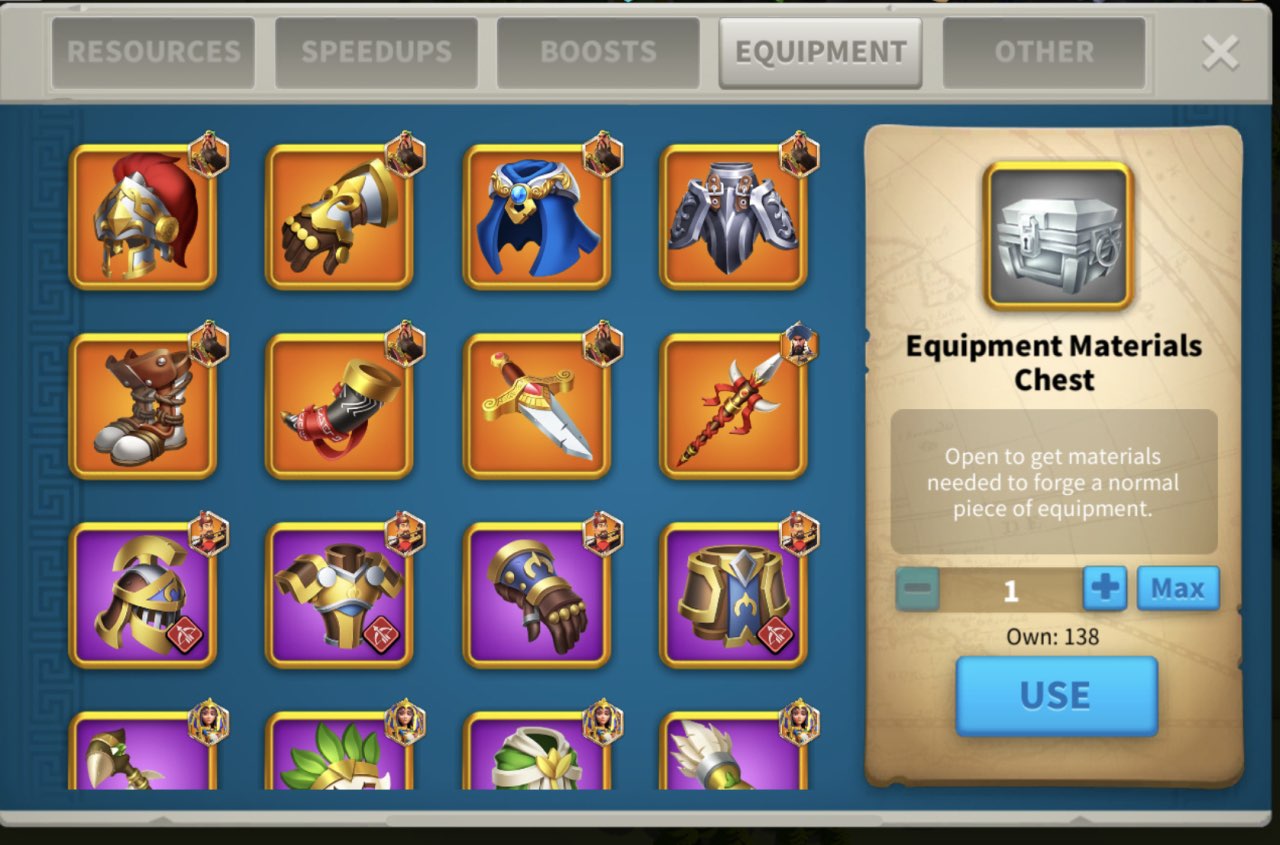The height and width of the screenshot is (845, 1280).
Task: Select the Equipment tab
Action: (820, 52)
